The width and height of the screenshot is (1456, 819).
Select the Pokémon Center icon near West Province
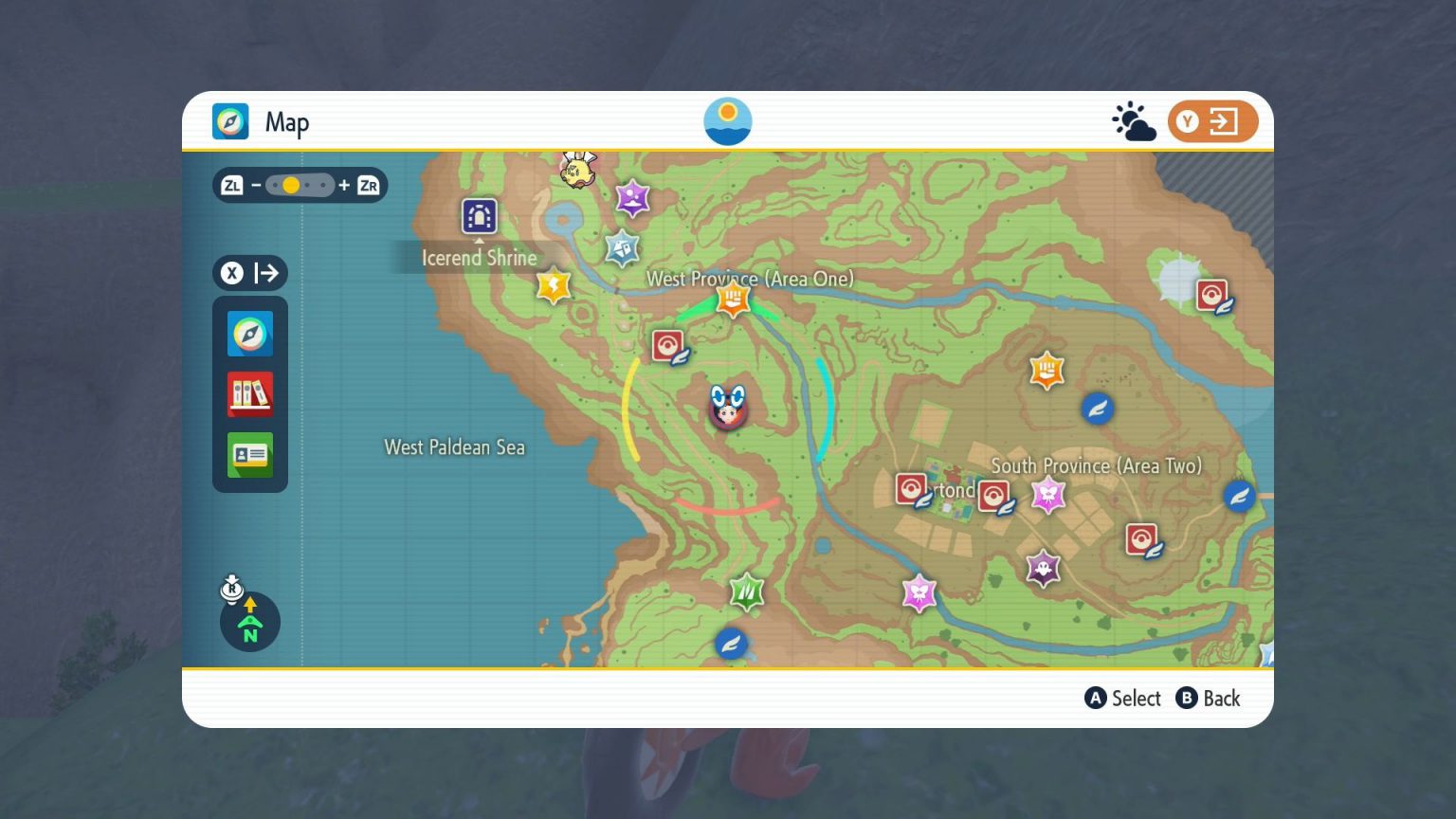pyautogui.click(x=666, y=345)
